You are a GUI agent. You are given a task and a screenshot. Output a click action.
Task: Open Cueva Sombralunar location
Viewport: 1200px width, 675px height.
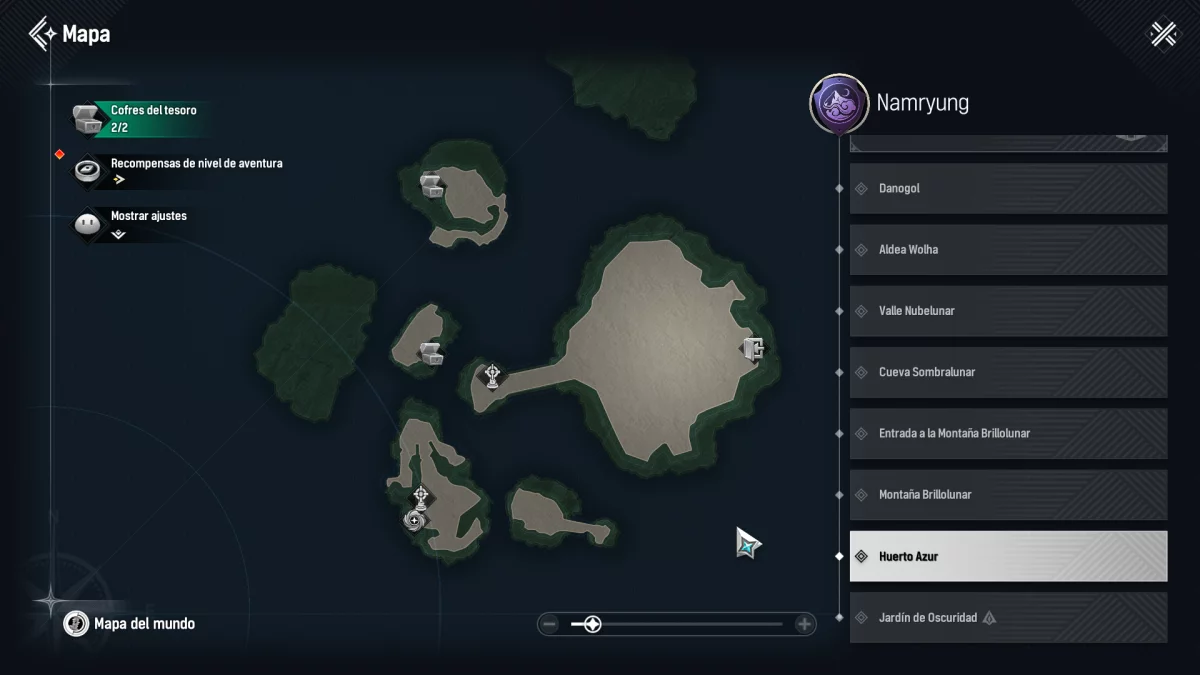1008,372
